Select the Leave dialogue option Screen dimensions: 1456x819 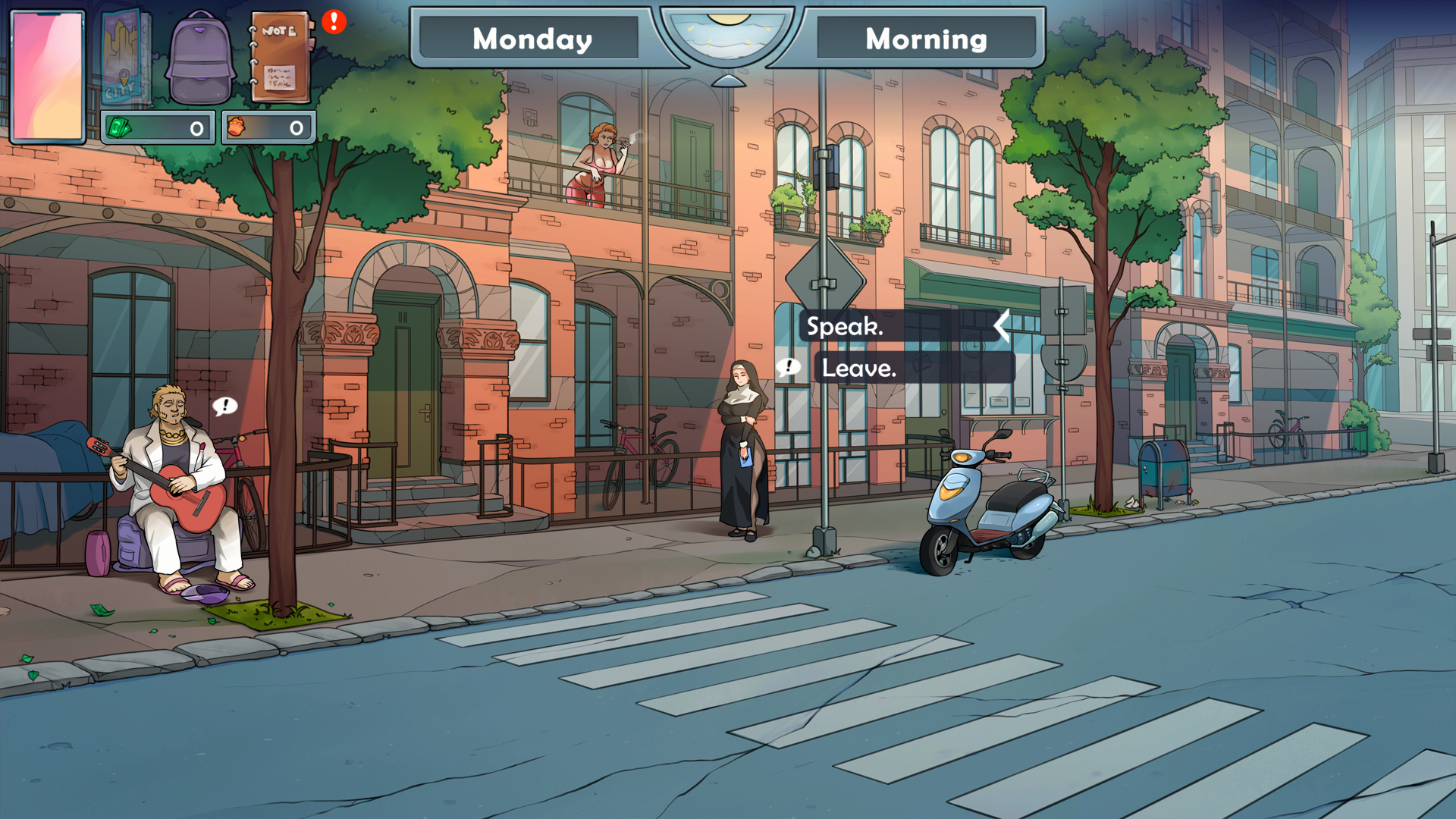[x=860, y=370]
